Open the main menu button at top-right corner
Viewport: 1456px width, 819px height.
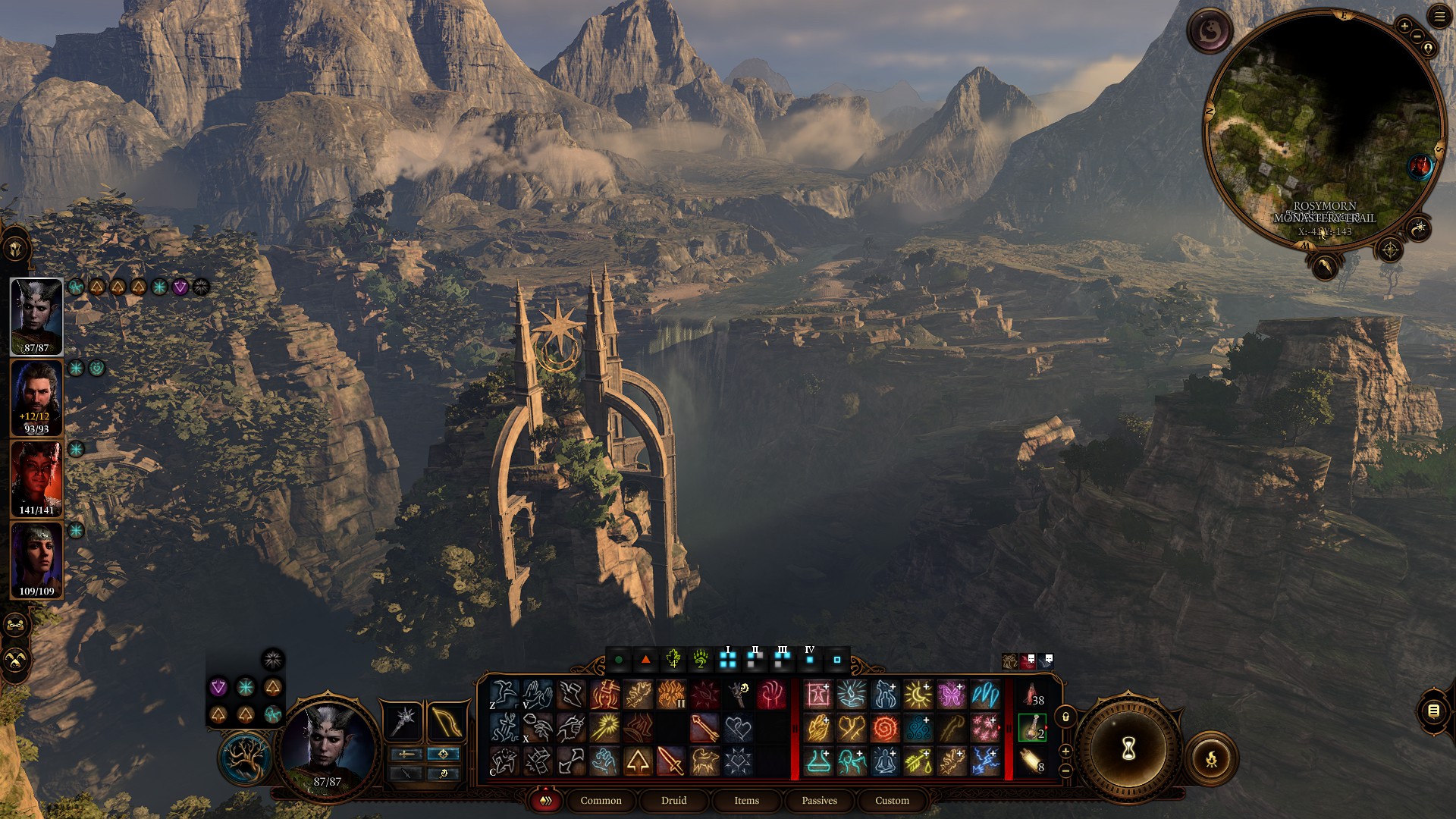(x=1439, y=17)
